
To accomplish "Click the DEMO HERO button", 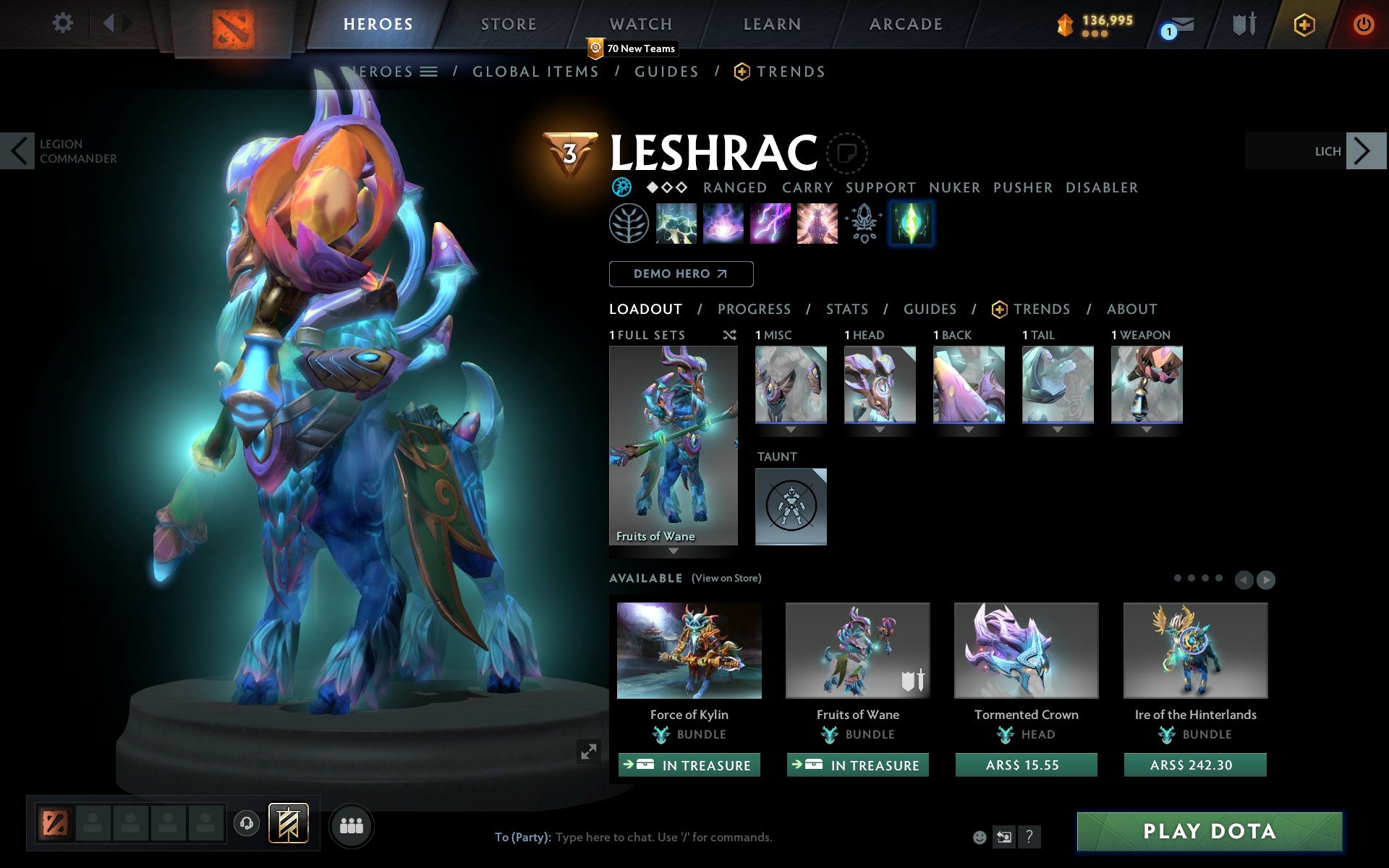I will 681,274.
